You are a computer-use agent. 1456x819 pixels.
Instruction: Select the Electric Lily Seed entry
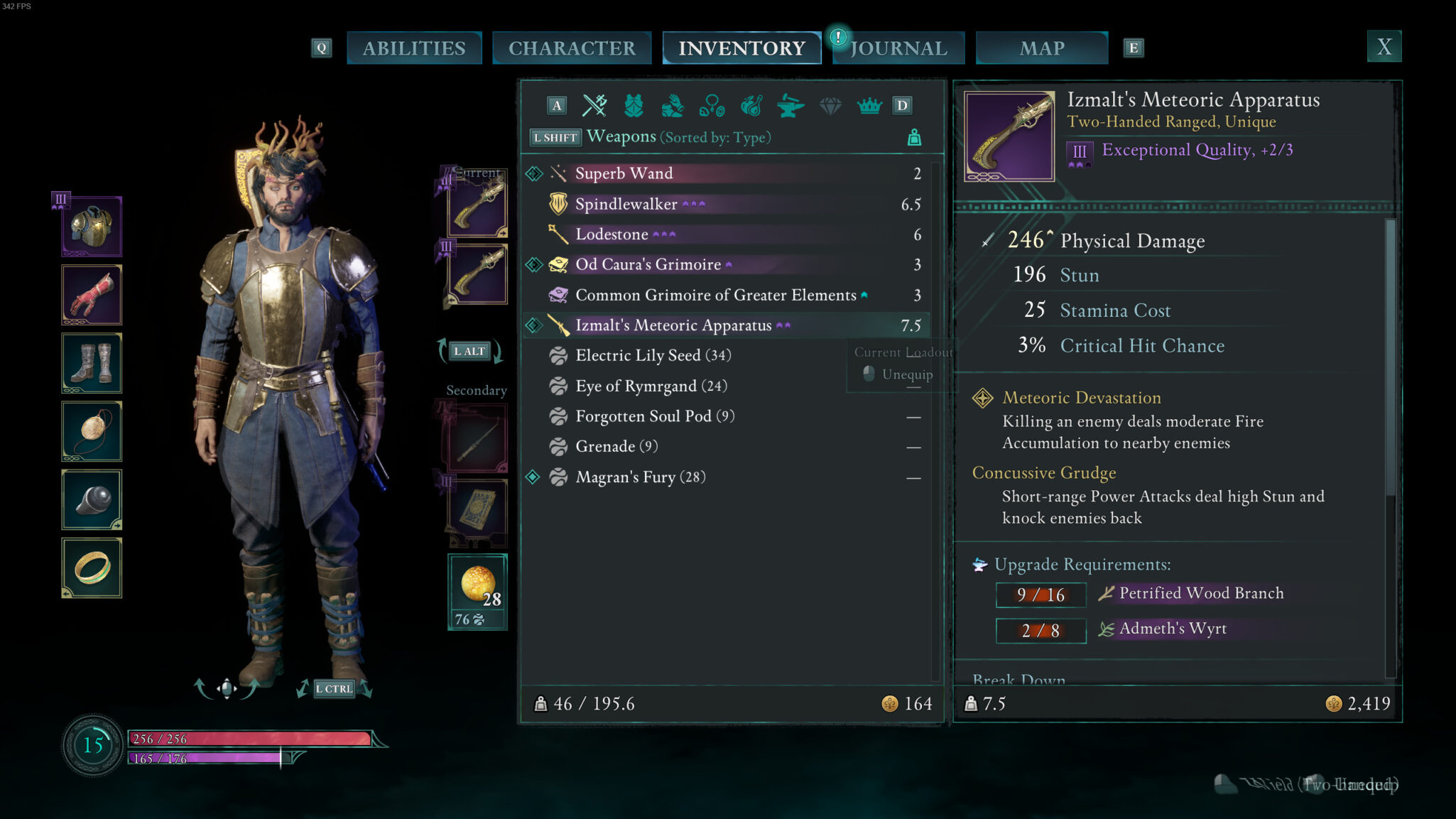point(653,355)
